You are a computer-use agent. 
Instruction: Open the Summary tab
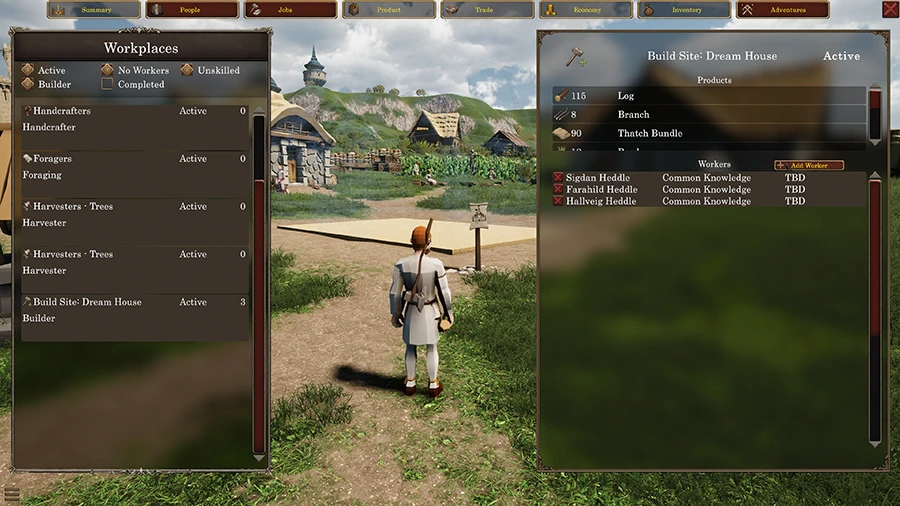point(94,10)
